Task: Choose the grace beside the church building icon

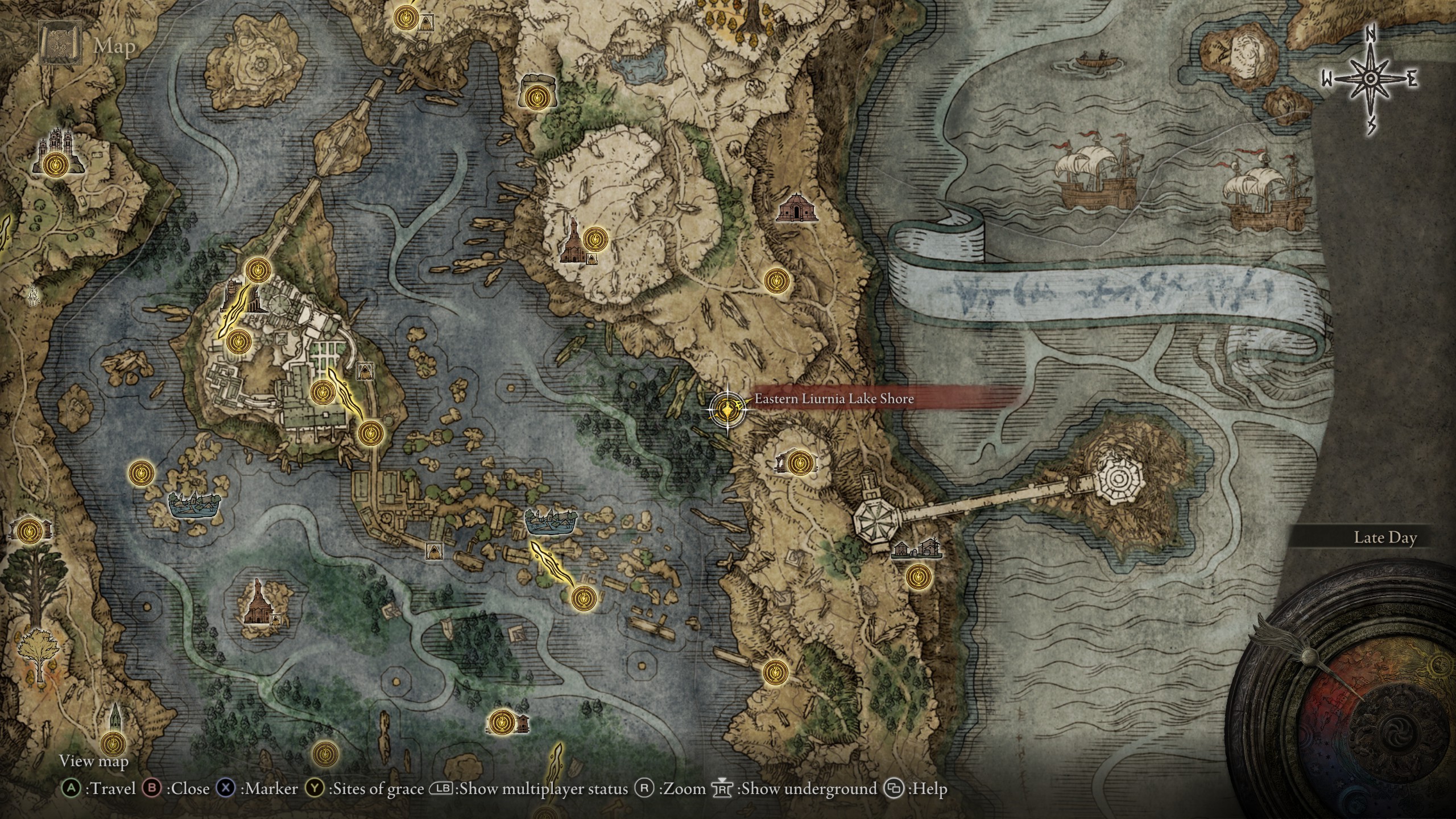Action: pos(595,238)
